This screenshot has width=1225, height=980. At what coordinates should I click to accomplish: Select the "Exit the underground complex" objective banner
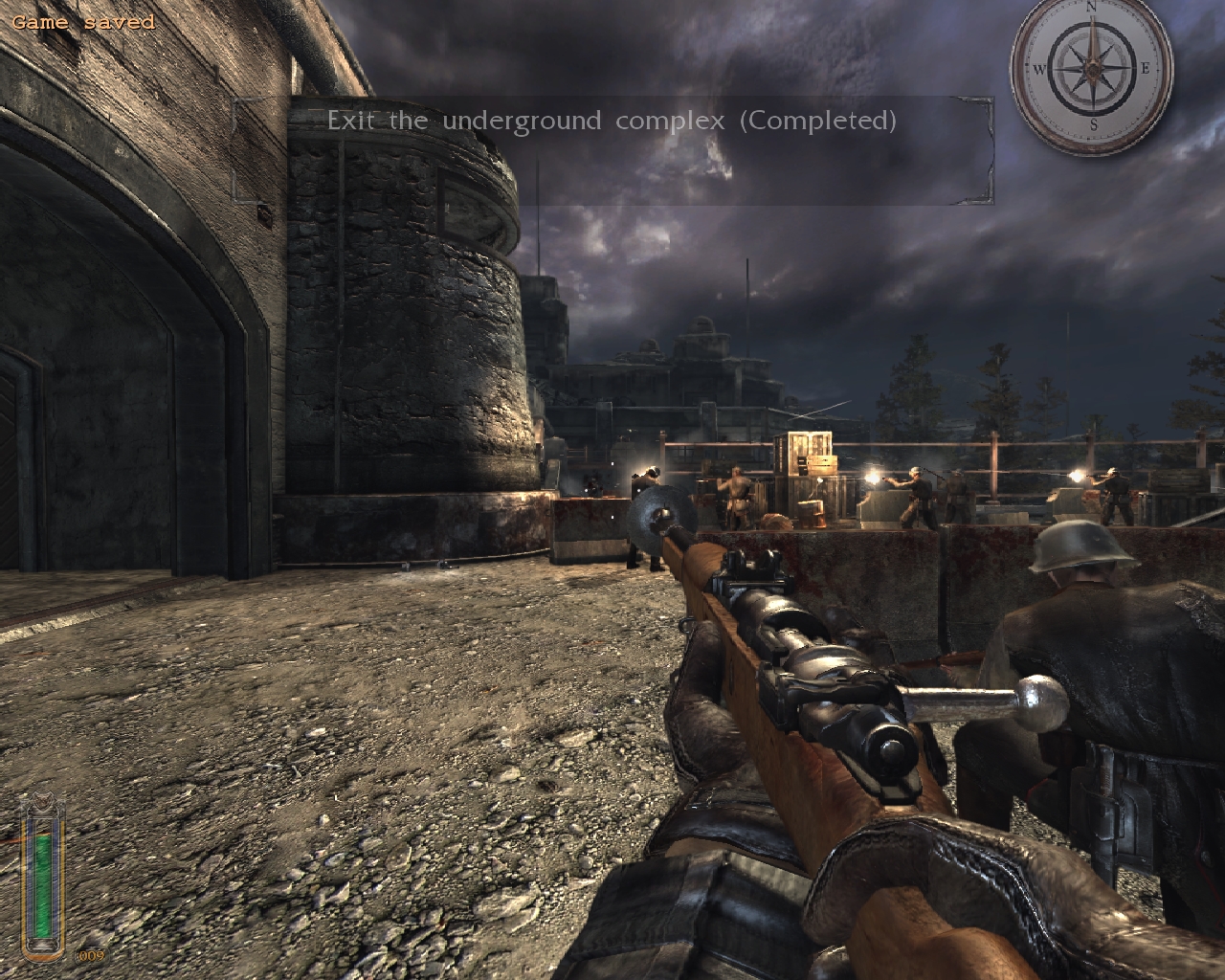pyautogui.click(x=612, y=122)
